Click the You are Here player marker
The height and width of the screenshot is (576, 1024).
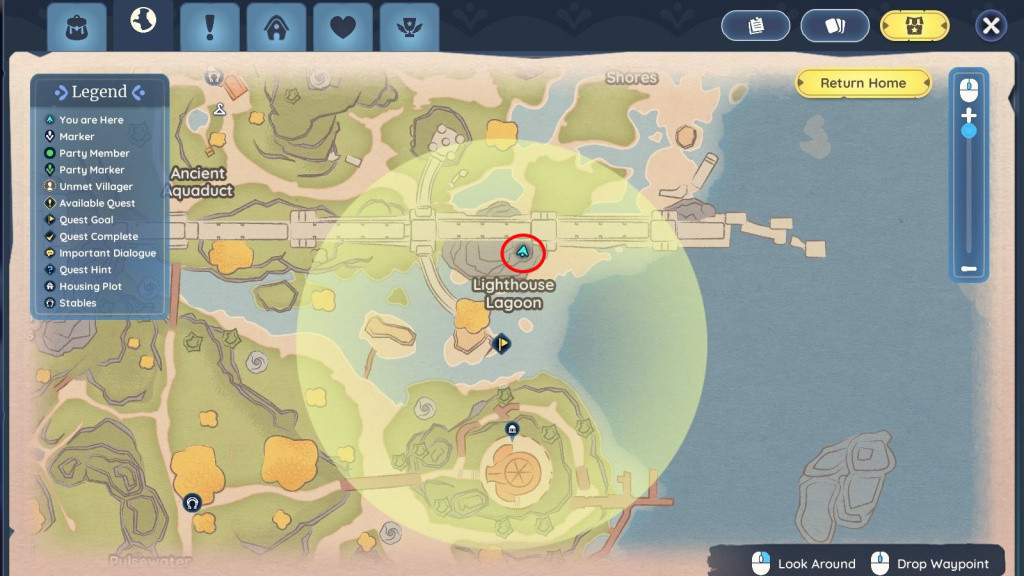coord(522,251)
